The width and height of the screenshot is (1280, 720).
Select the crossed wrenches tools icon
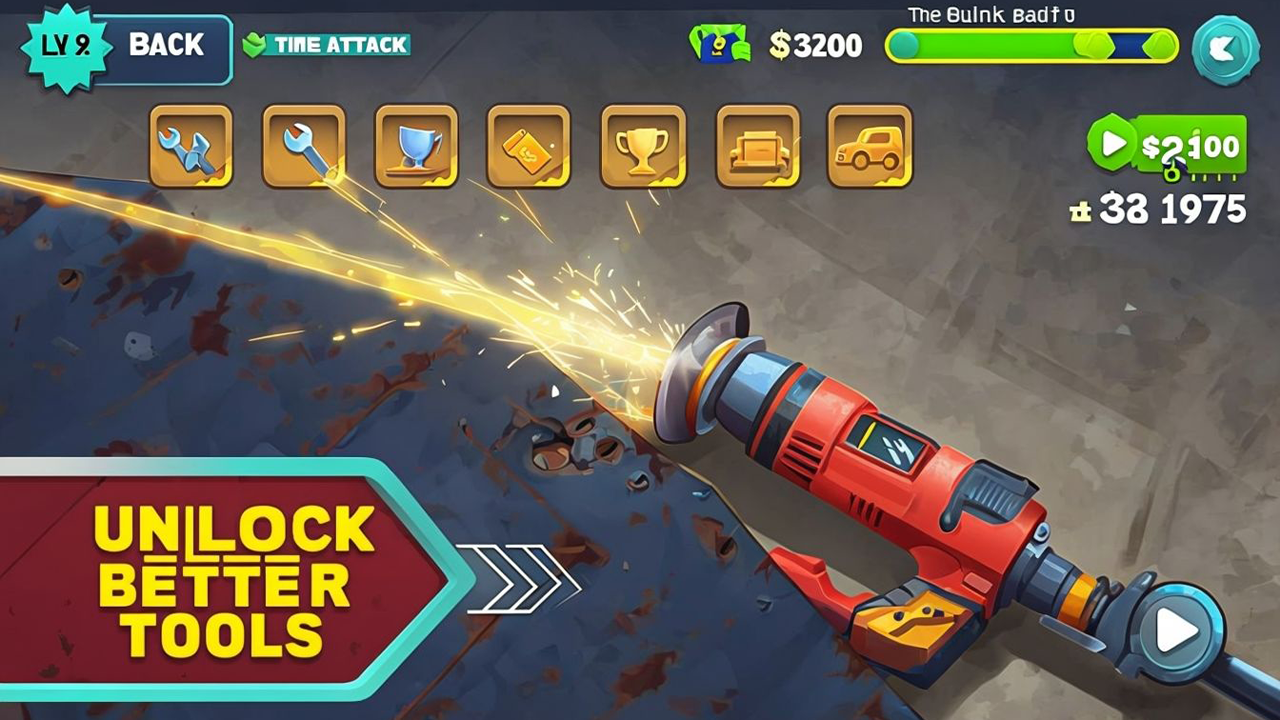190,147
